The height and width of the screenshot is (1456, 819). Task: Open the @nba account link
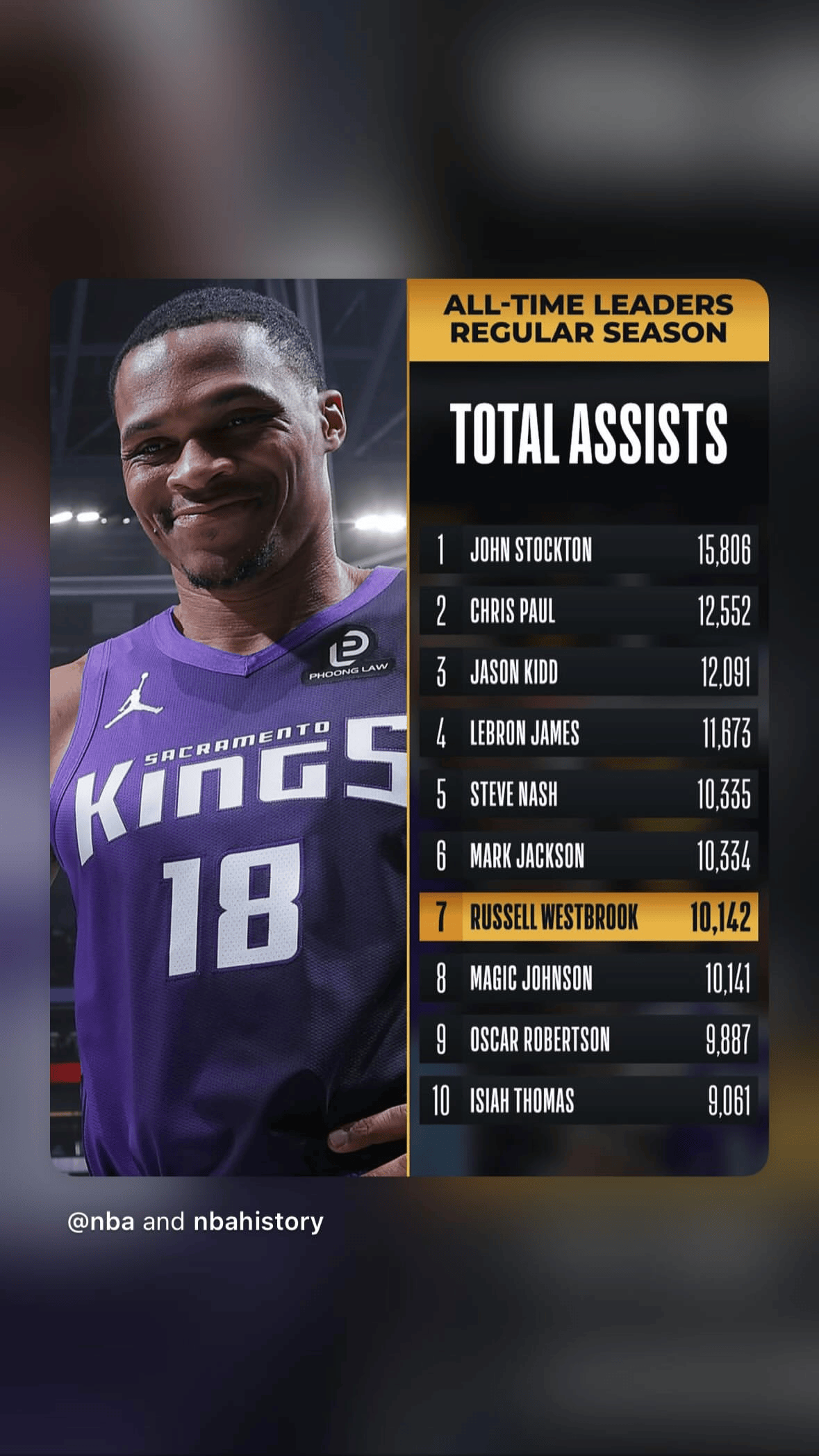click(x=101, y=1221)
